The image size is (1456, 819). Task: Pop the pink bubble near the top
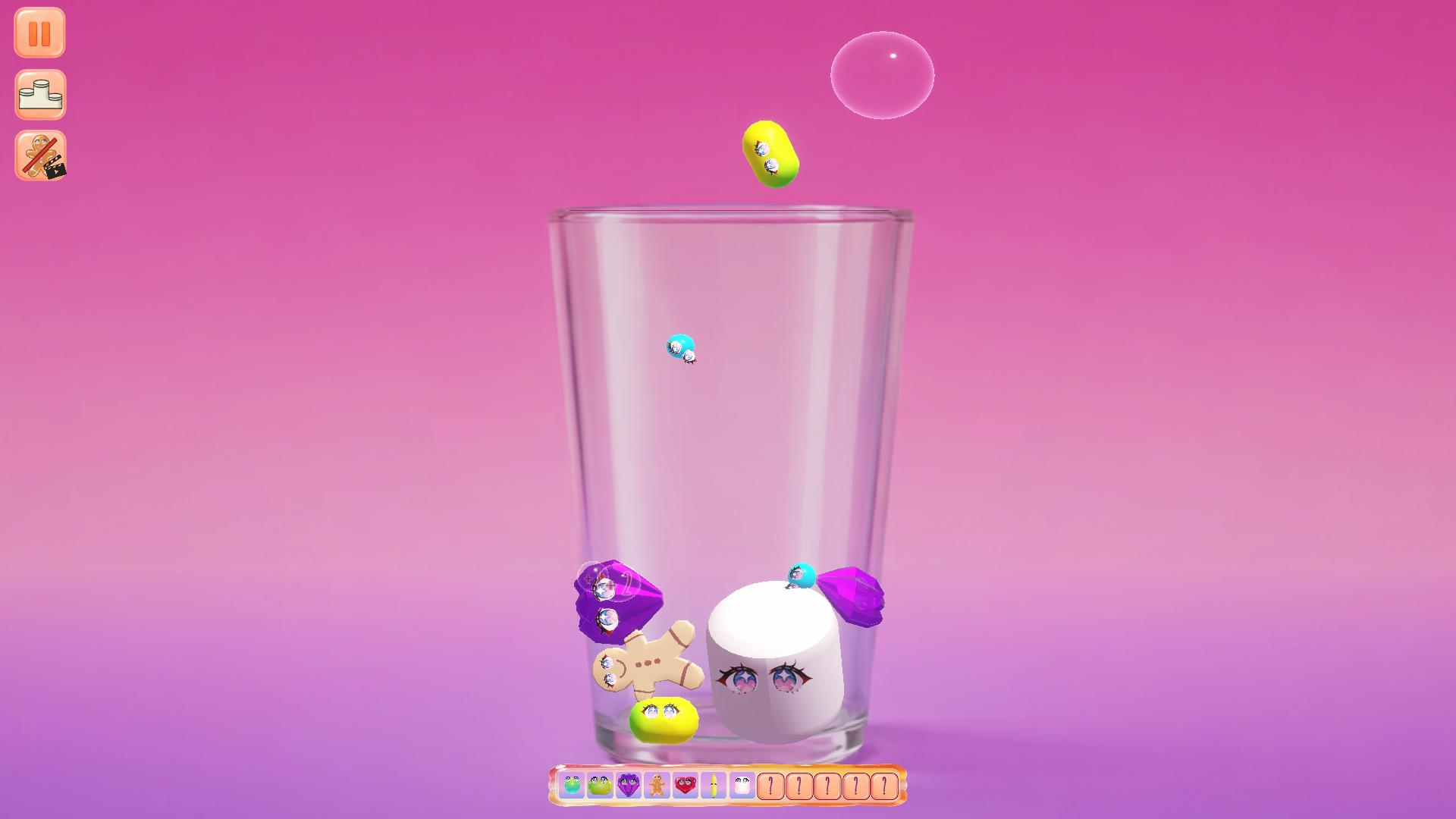tap(882, 74)
